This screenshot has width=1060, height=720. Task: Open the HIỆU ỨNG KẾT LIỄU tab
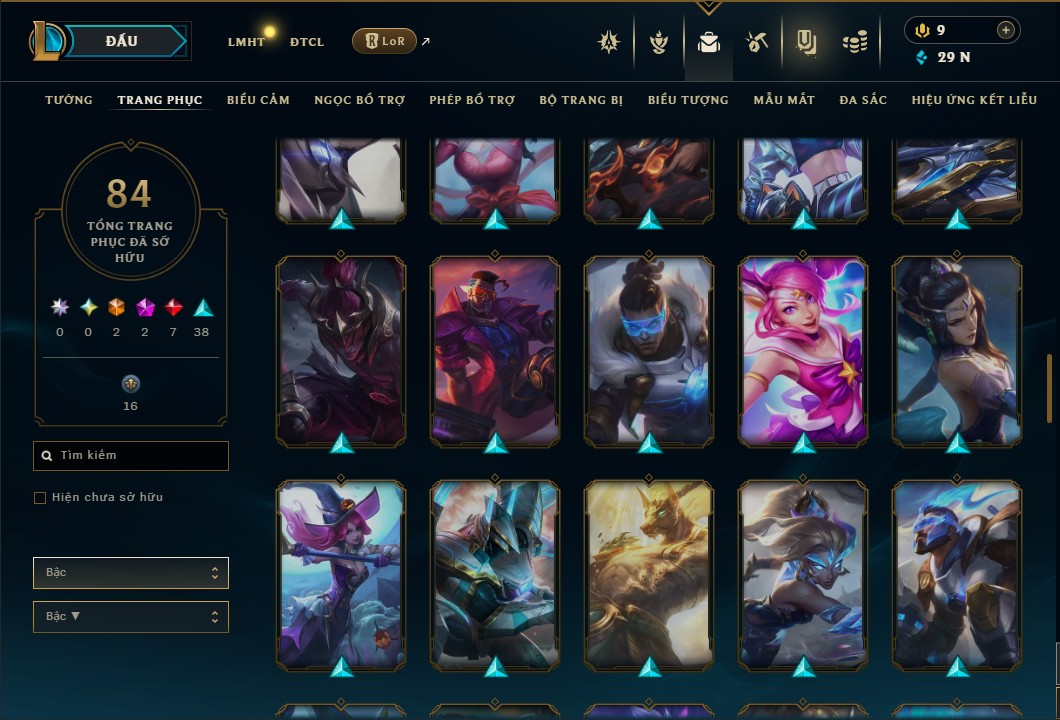click(976, 100)
